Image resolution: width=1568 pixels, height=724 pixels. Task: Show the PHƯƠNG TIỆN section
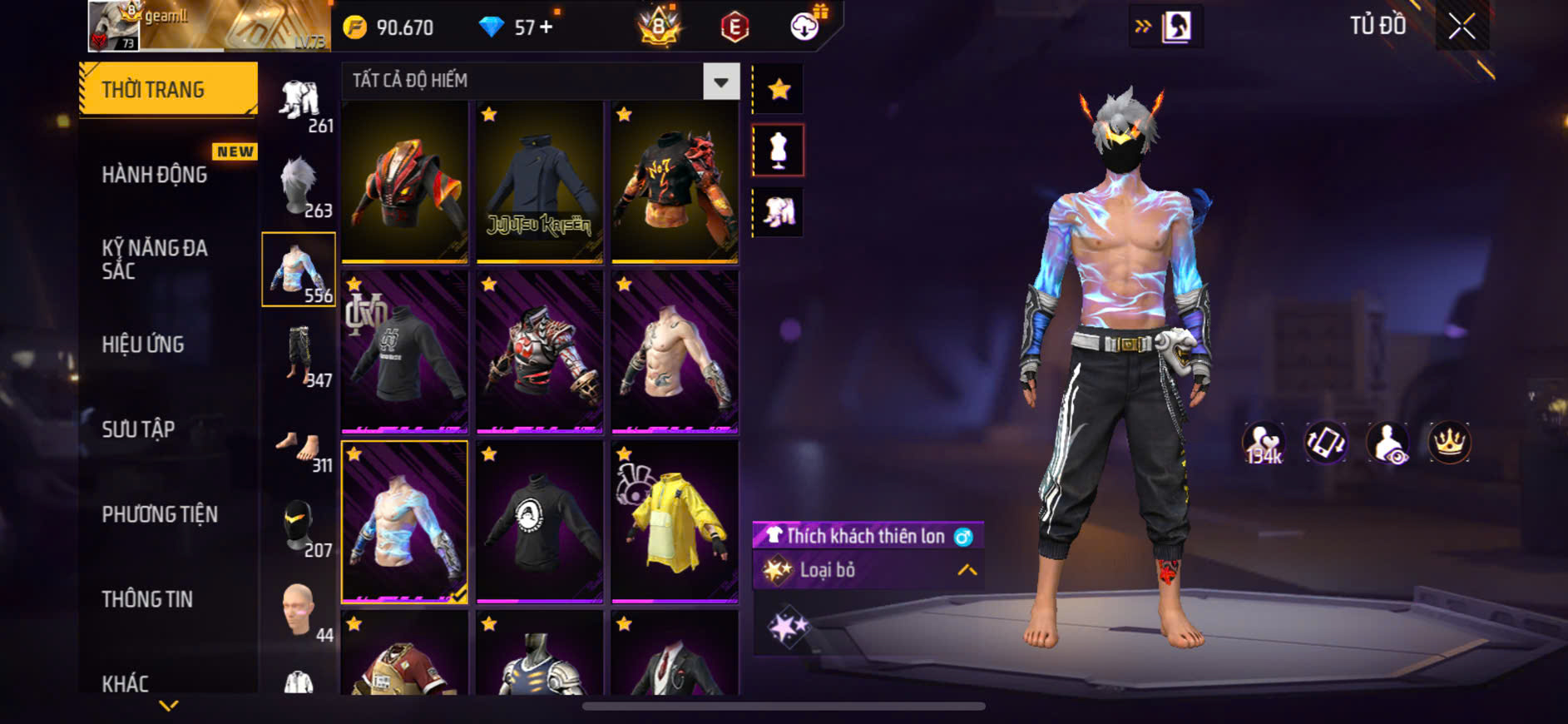[x=160, y=514]
